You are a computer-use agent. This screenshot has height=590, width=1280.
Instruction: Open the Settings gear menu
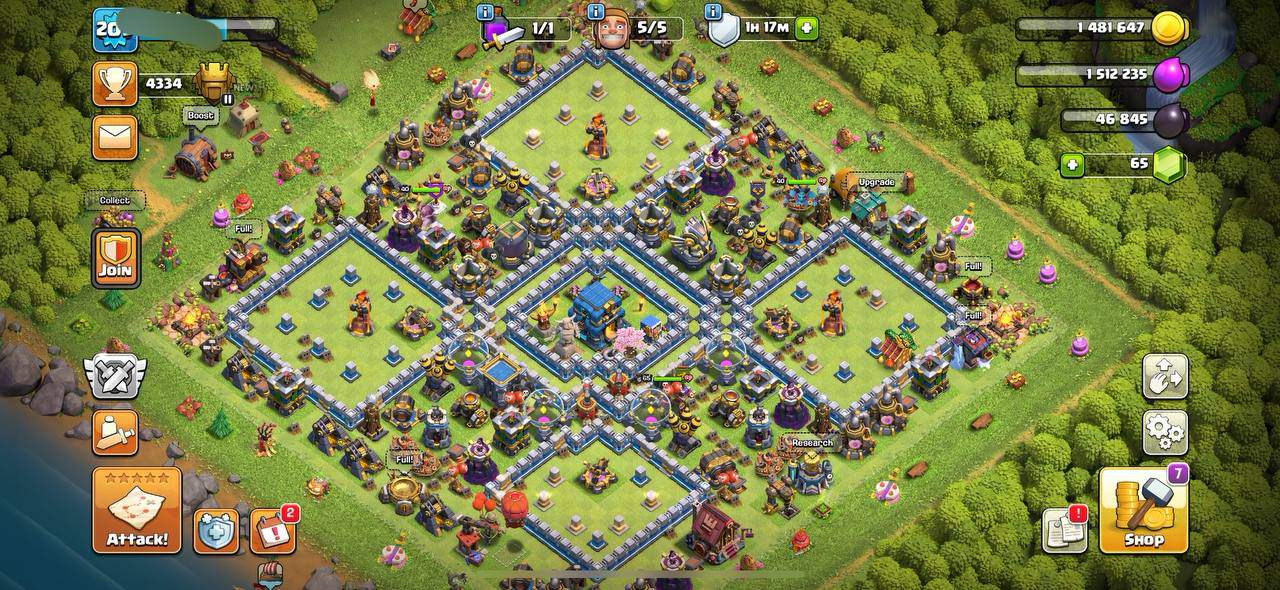[x=1165, y=432]
